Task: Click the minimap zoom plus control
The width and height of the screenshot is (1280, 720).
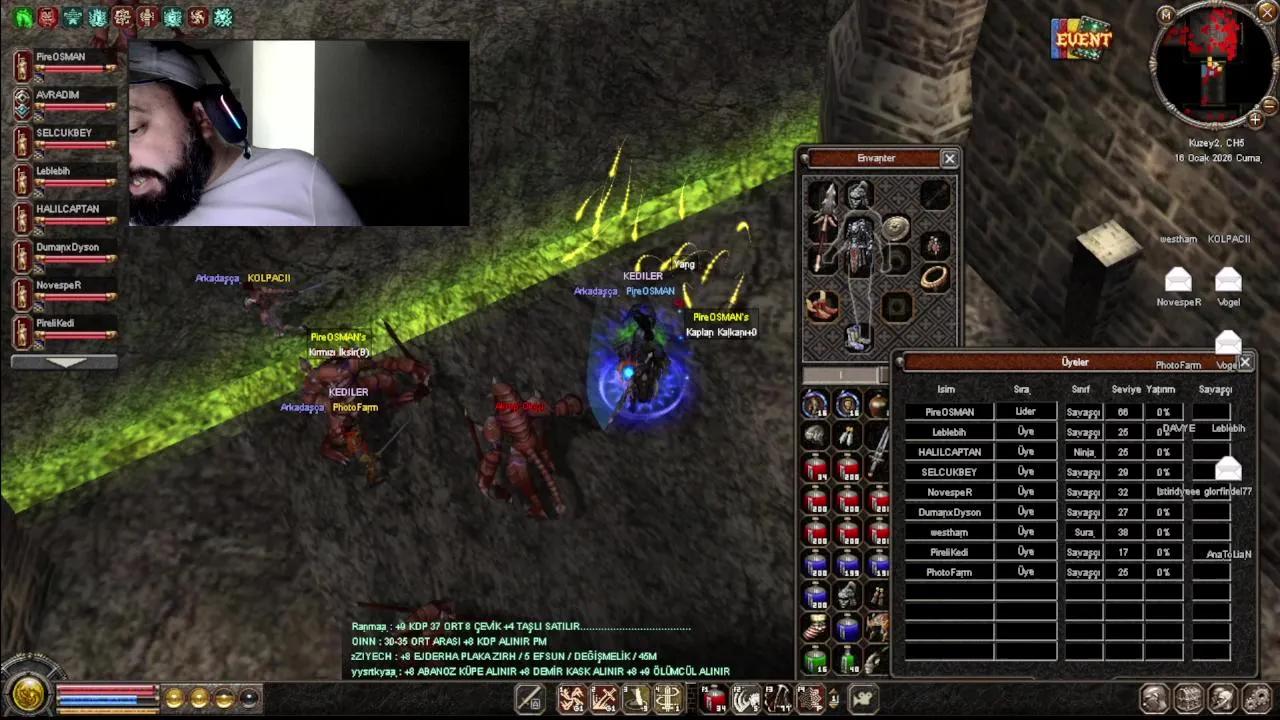Action: coord(1256,120)
